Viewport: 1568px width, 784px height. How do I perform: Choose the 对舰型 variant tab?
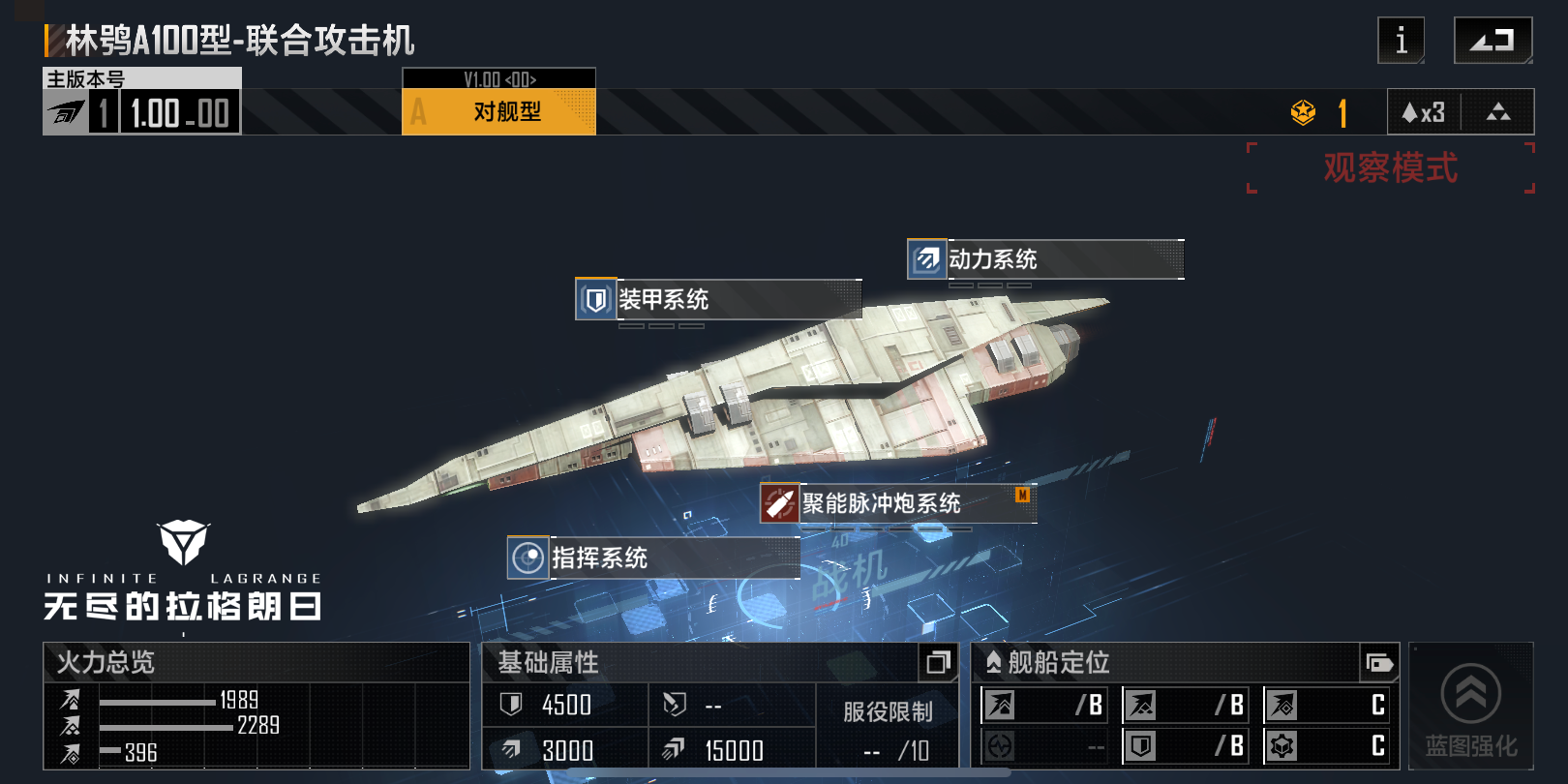498,111
